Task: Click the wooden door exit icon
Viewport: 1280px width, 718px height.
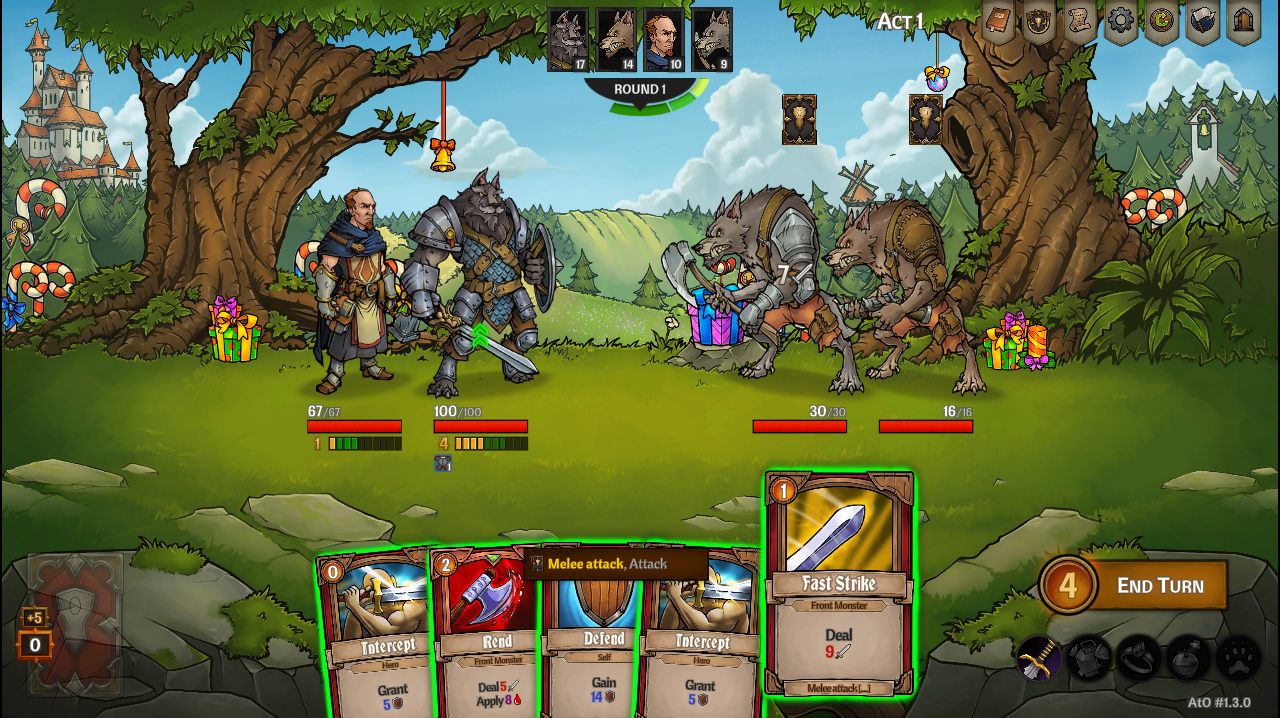Action: pos(1243,21)
